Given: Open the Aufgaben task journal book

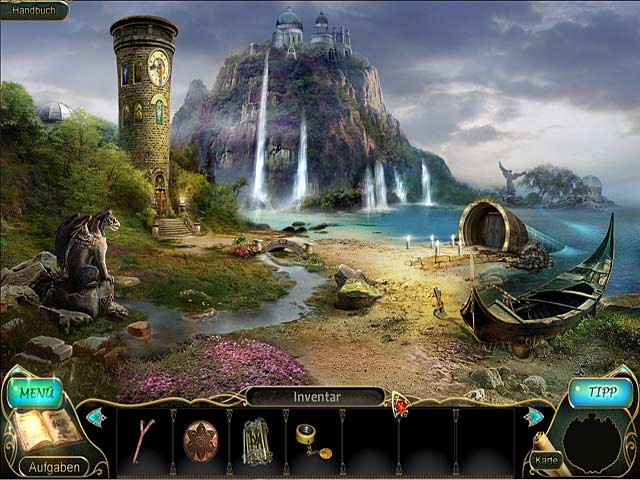Looking at the screenshot, I should (x=44, y=430).
